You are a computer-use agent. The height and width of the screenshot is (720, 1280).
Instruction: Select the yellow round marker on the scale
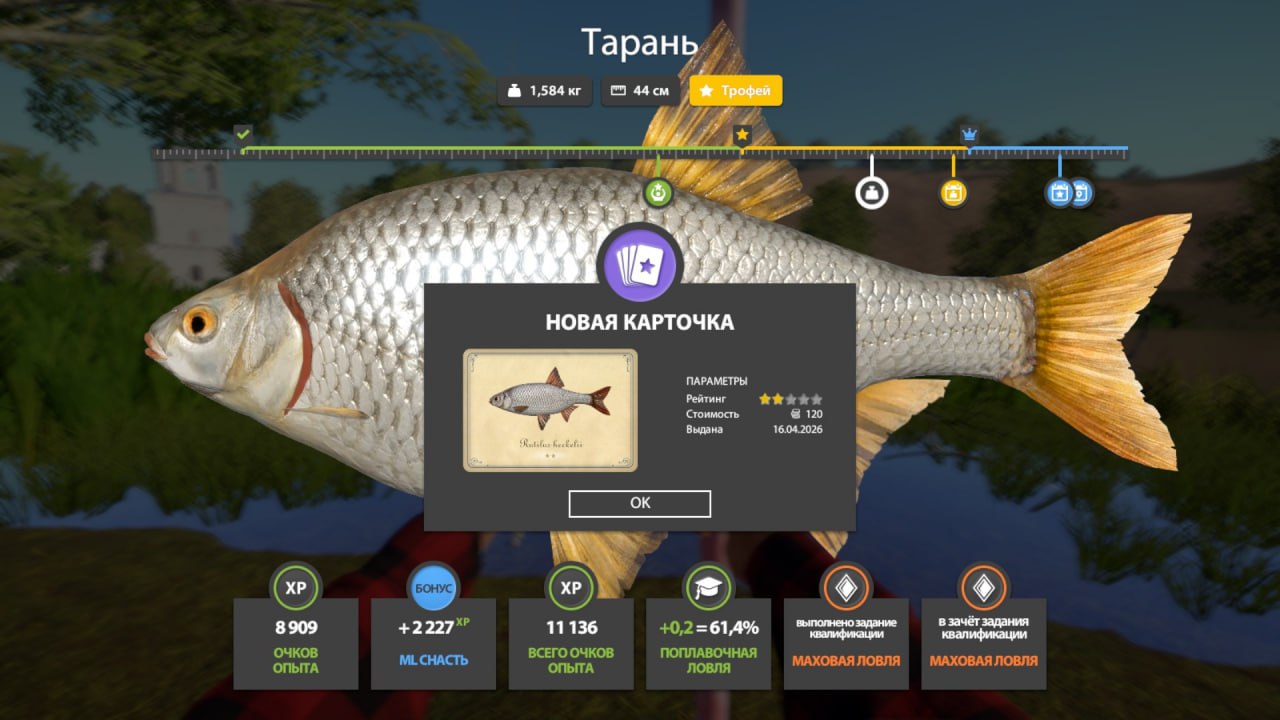coord(953,192)
